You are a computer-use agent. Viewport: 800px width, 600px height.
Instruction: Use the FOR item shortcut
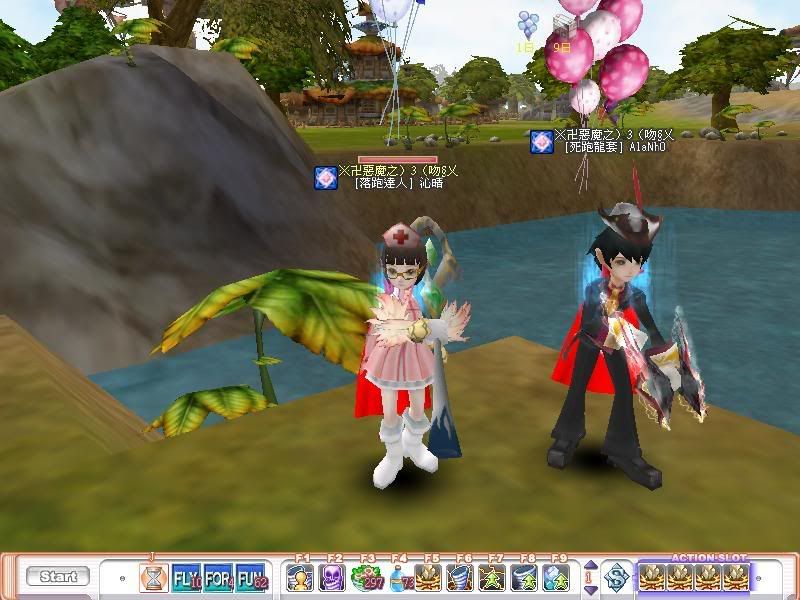tap(218, 577)
